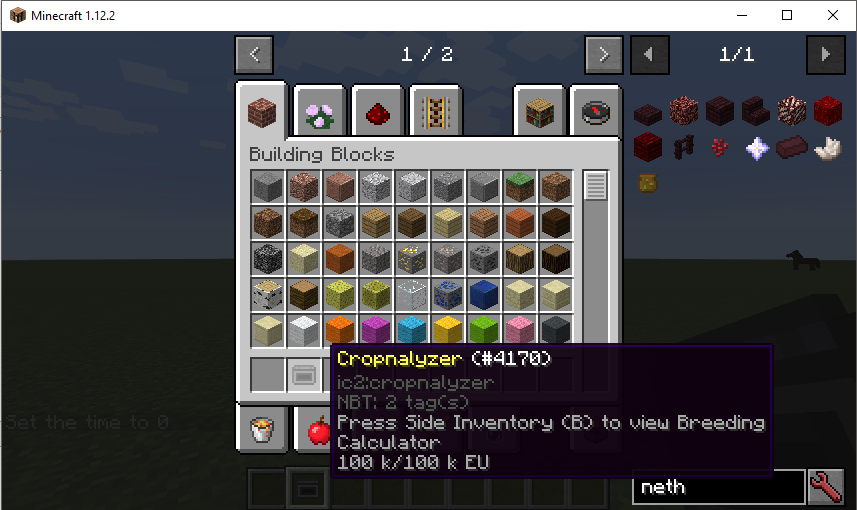Go to the next JEI item list page
Viewport: 857px width, 510px height.
point(825,54)
